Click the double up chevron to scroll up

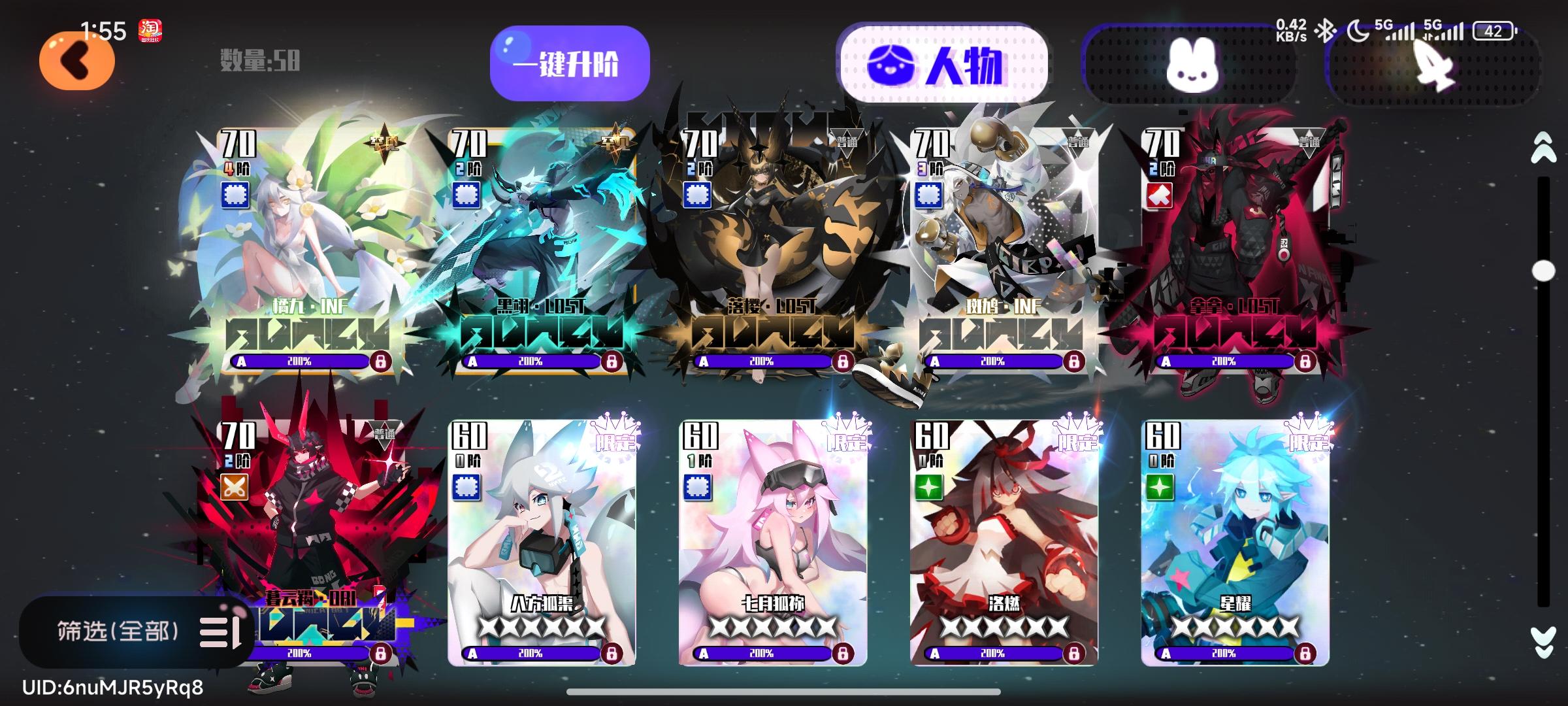click(x=1544, y=149)
